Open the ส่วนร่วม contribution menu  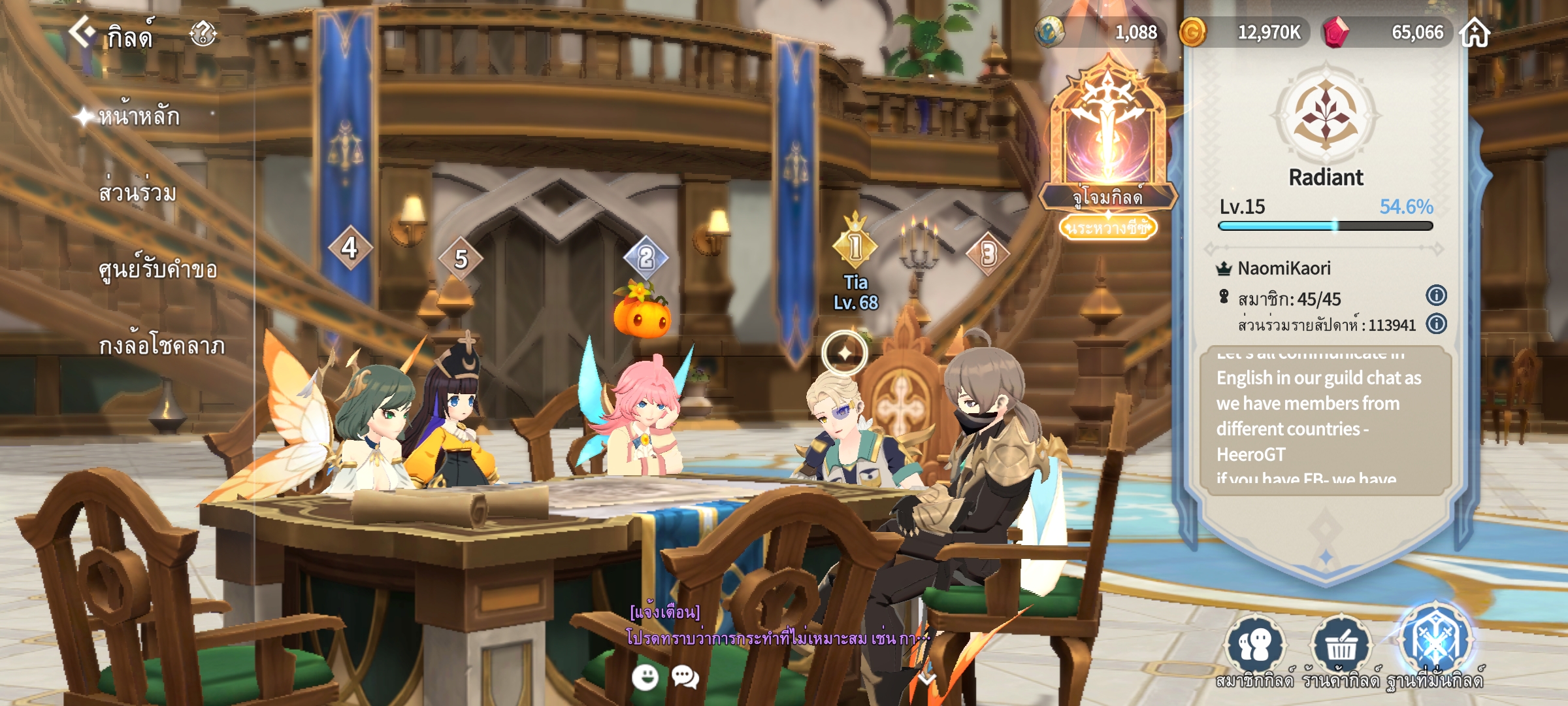(x=137, y=193)
